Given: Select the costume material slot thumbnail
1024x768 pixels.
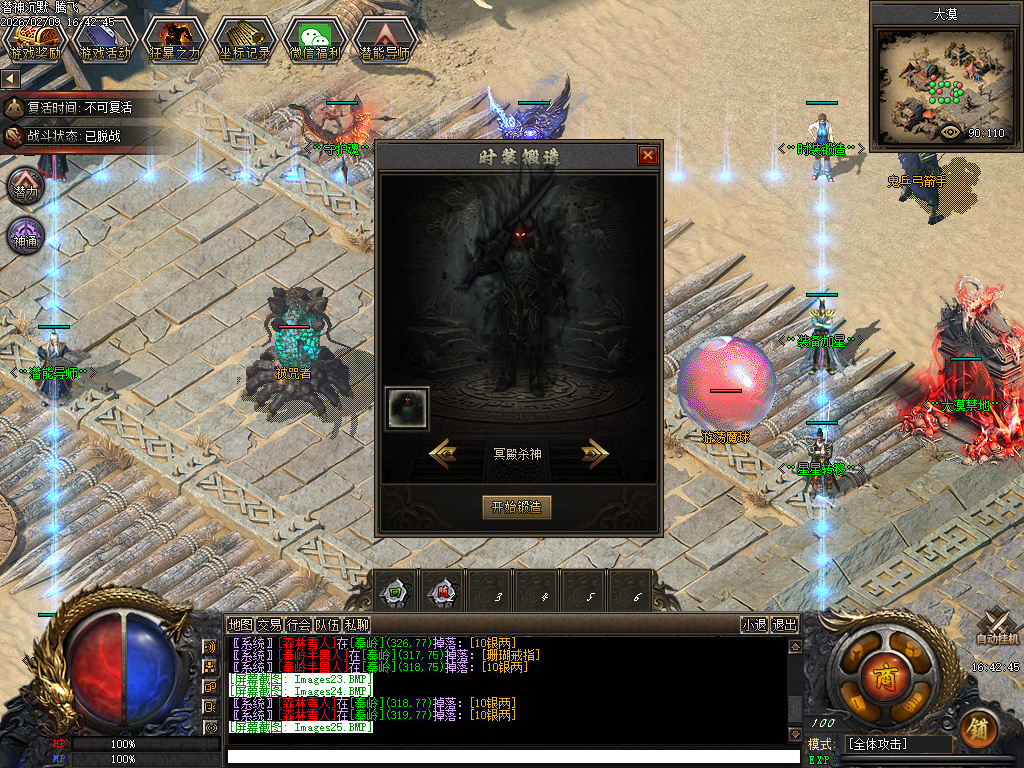Looking at the screenshot, I should tap(407, 408).
